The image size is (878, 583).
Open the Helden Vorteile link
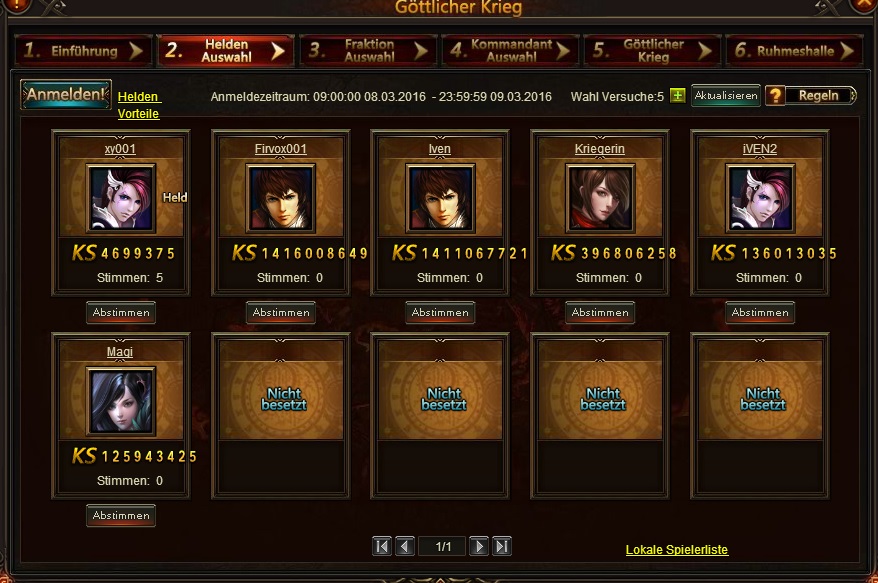click(139, 105)
